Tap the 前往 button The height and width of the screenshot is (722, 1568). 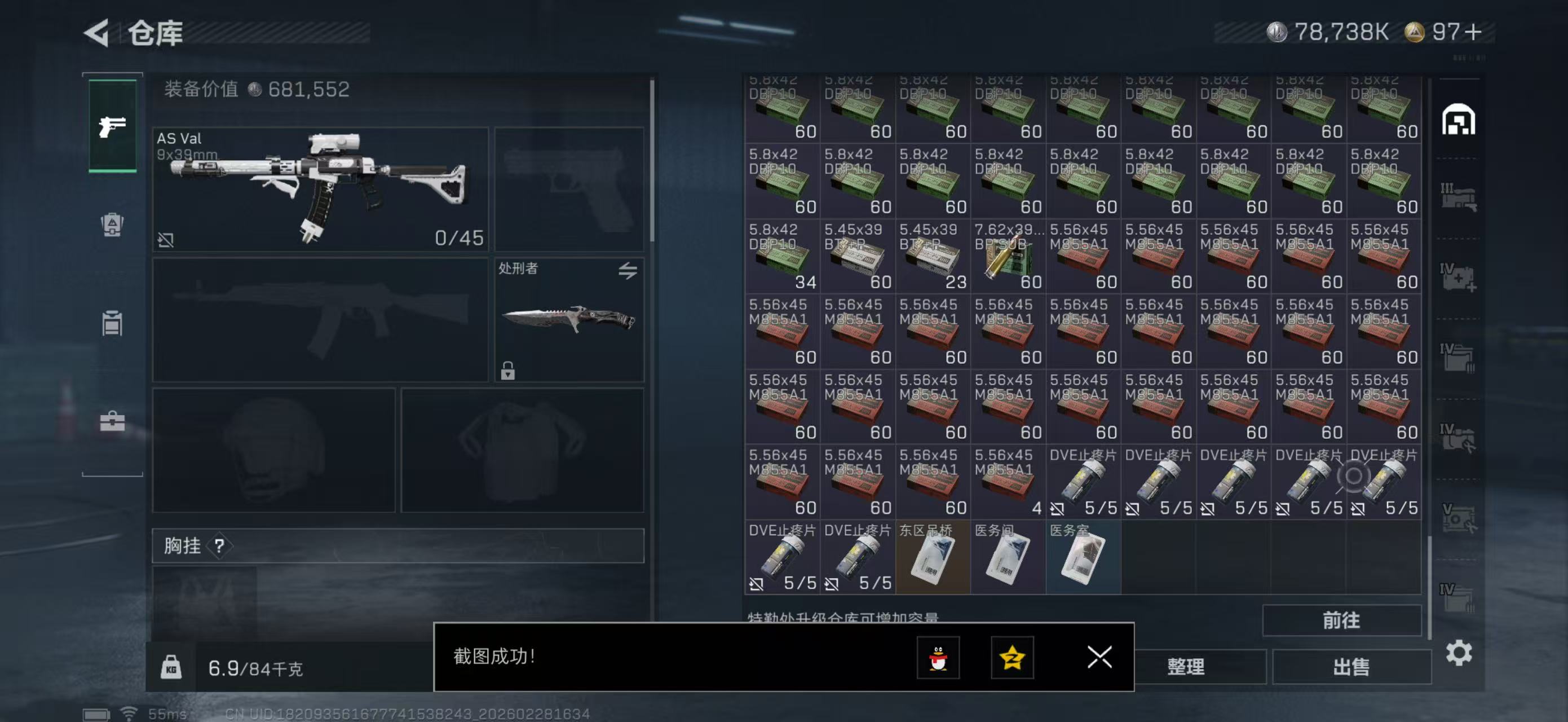pos(1341,620)
